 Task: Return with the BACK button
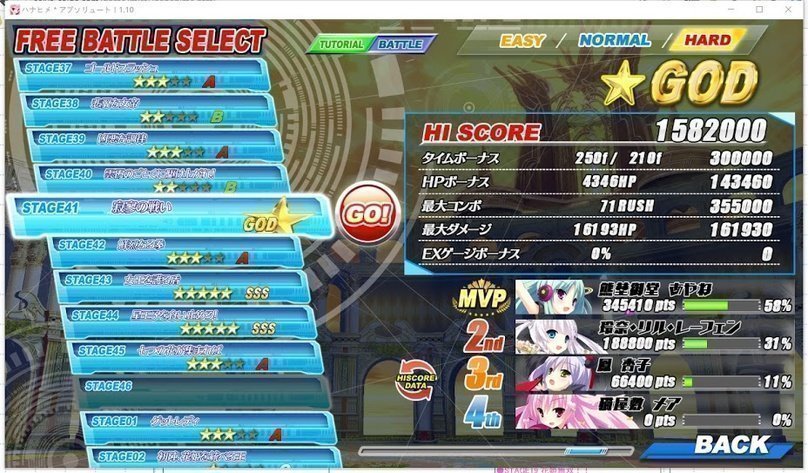tap(731, 444)
